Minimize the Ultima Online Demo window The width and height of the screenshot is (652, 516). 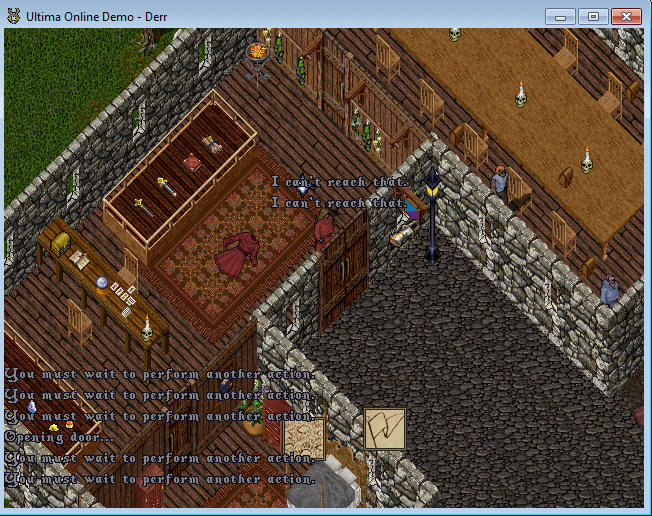pos(561,16)
